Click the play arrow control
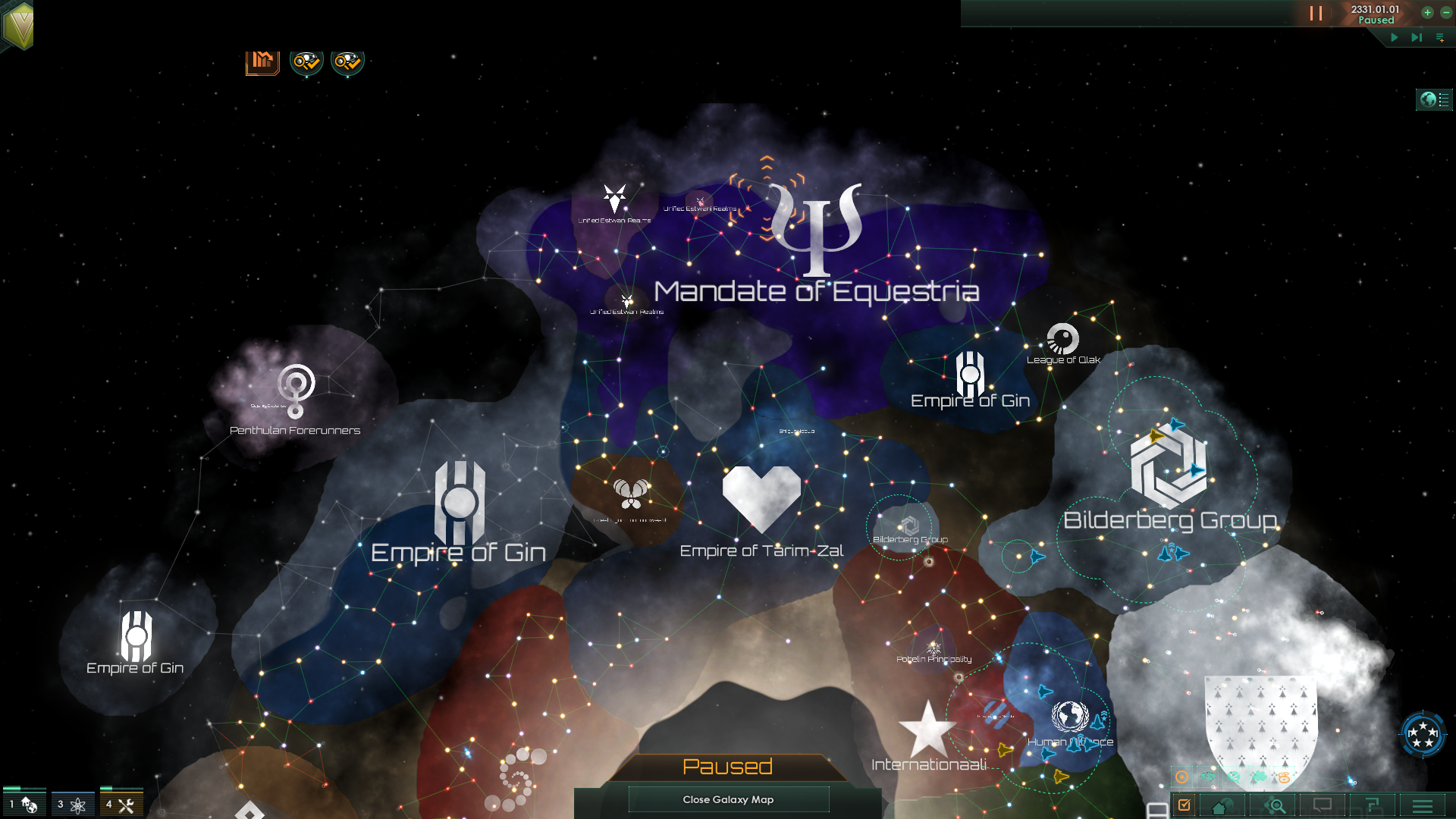The image size is (1456, 819). 1394,37
